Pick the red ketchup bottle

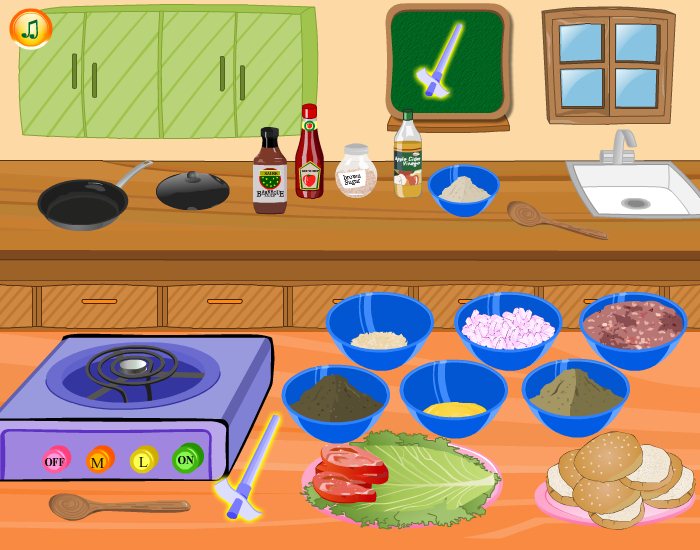coord(309,155)
